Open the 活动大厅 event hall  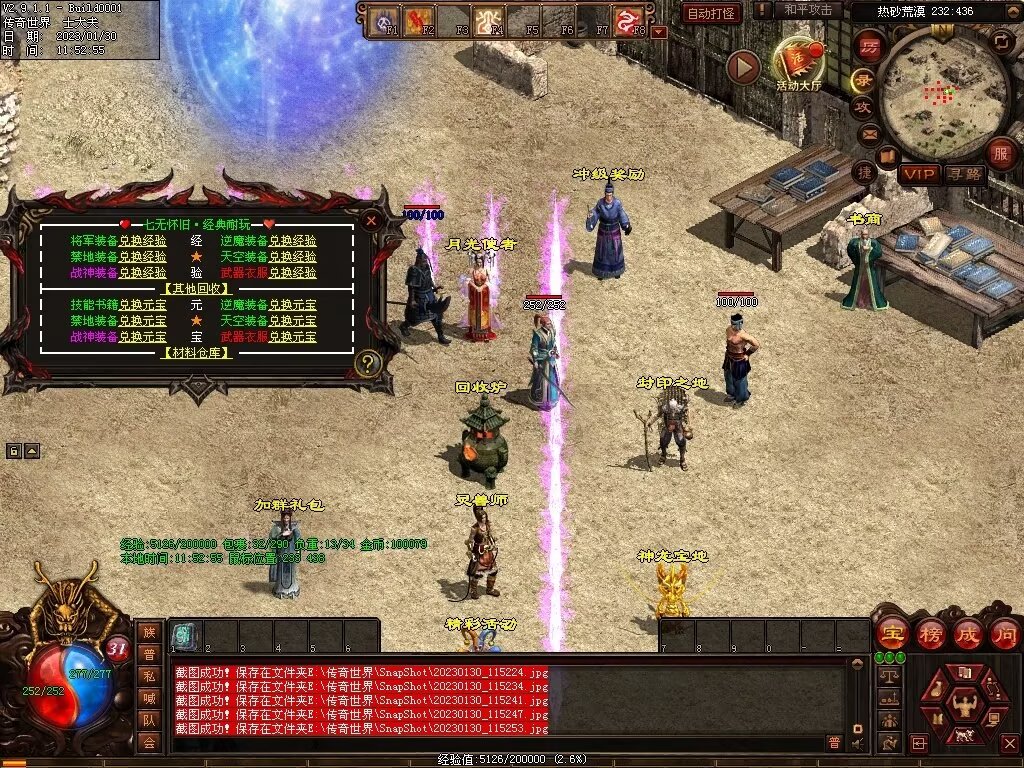tap(796, 63)
